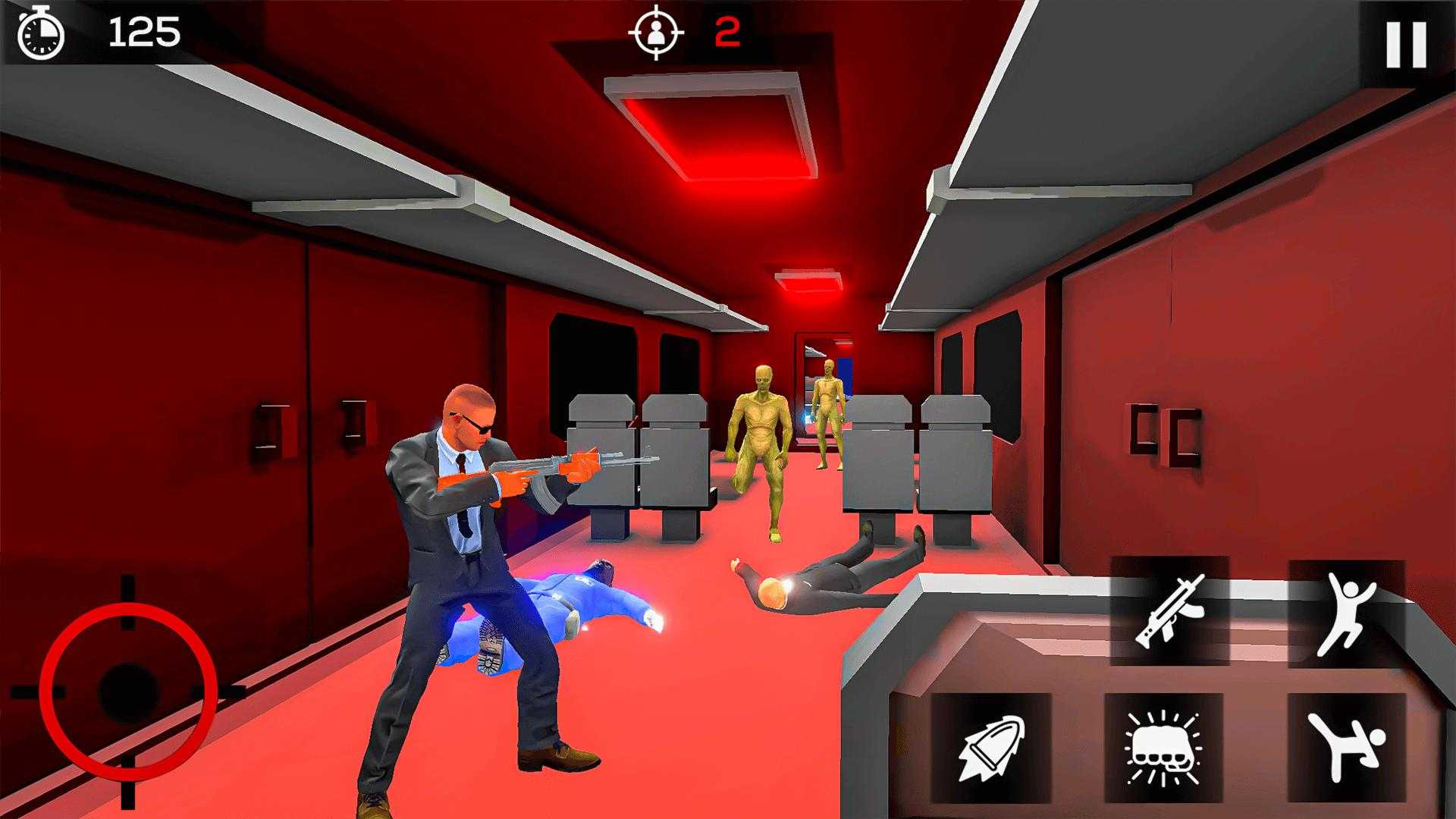1456x819 pixels.
Task: Fire using the bullet shoot button
Action: coord(990,748)
